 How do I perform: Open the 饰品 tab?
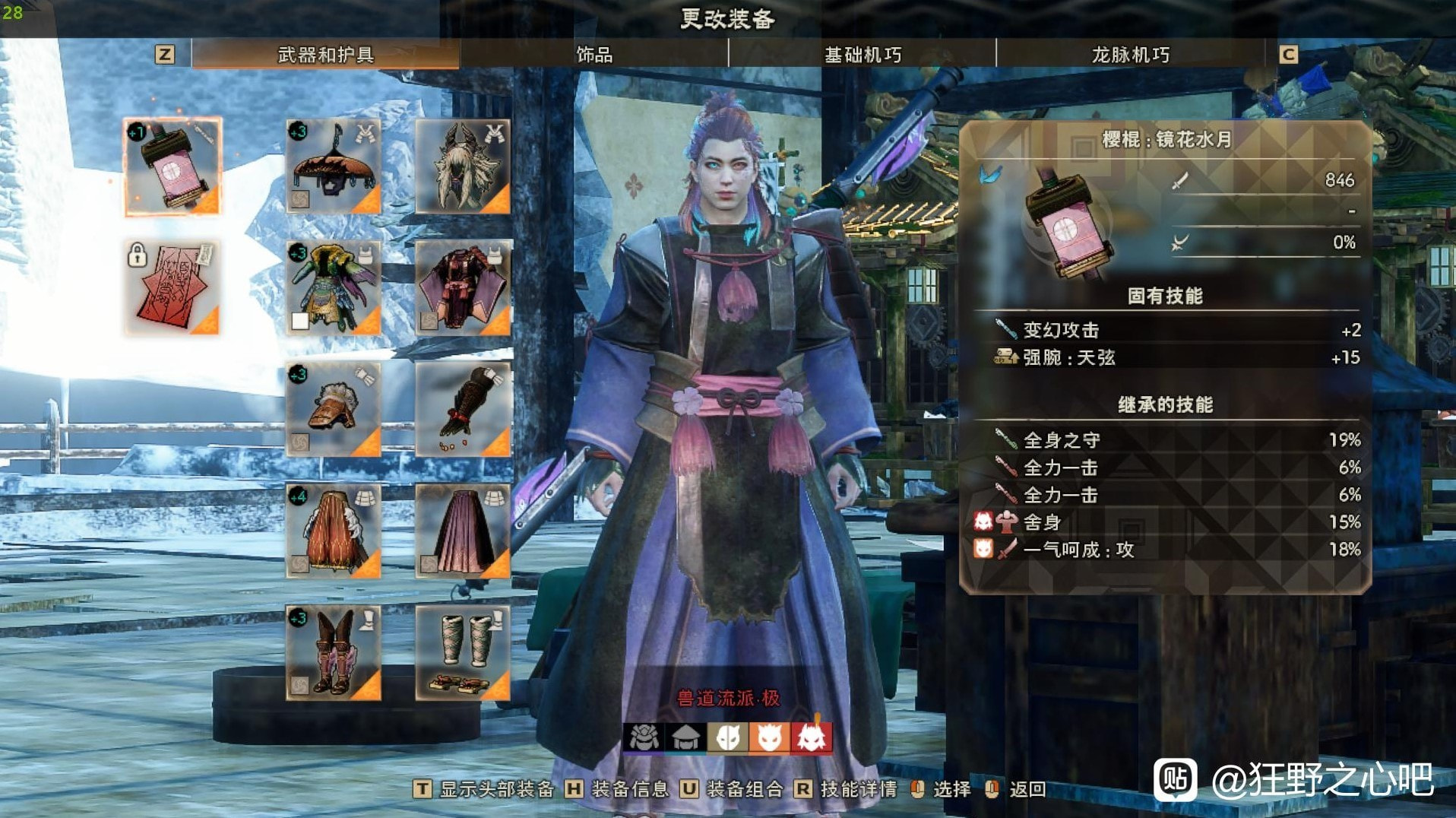(593, 55)
